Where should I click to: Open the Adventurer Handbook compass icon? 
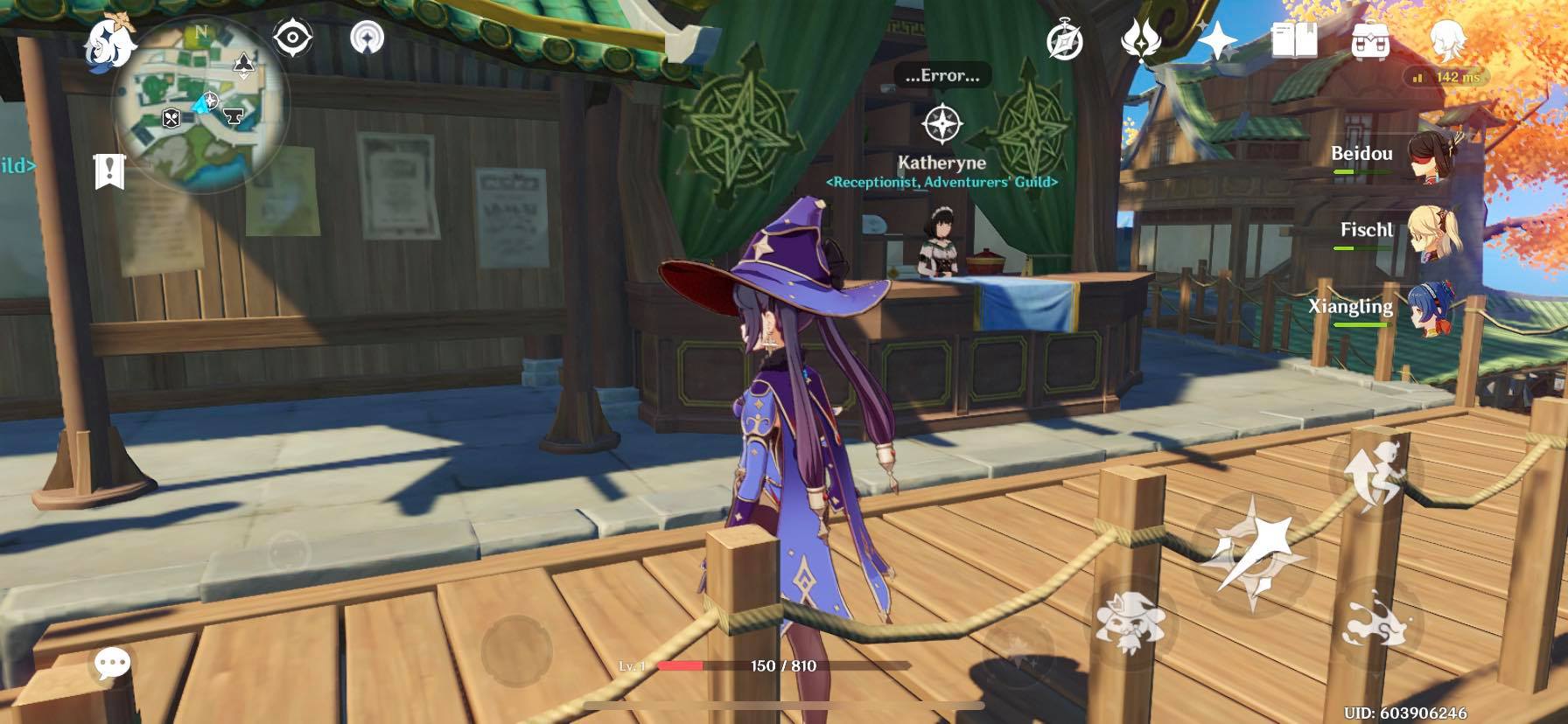(1065, 41)
